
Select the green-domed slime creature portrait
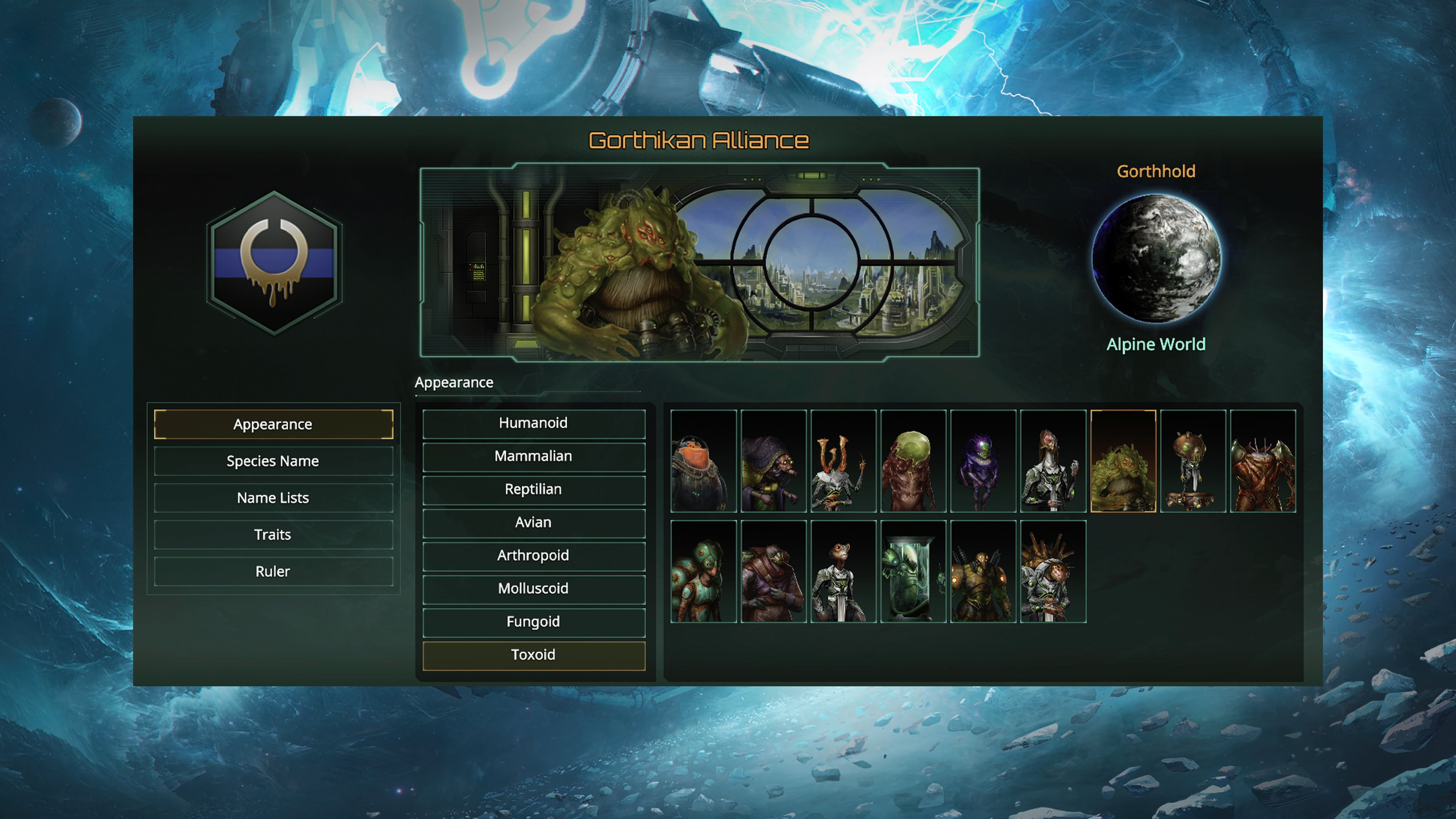[x=913, y=461]
